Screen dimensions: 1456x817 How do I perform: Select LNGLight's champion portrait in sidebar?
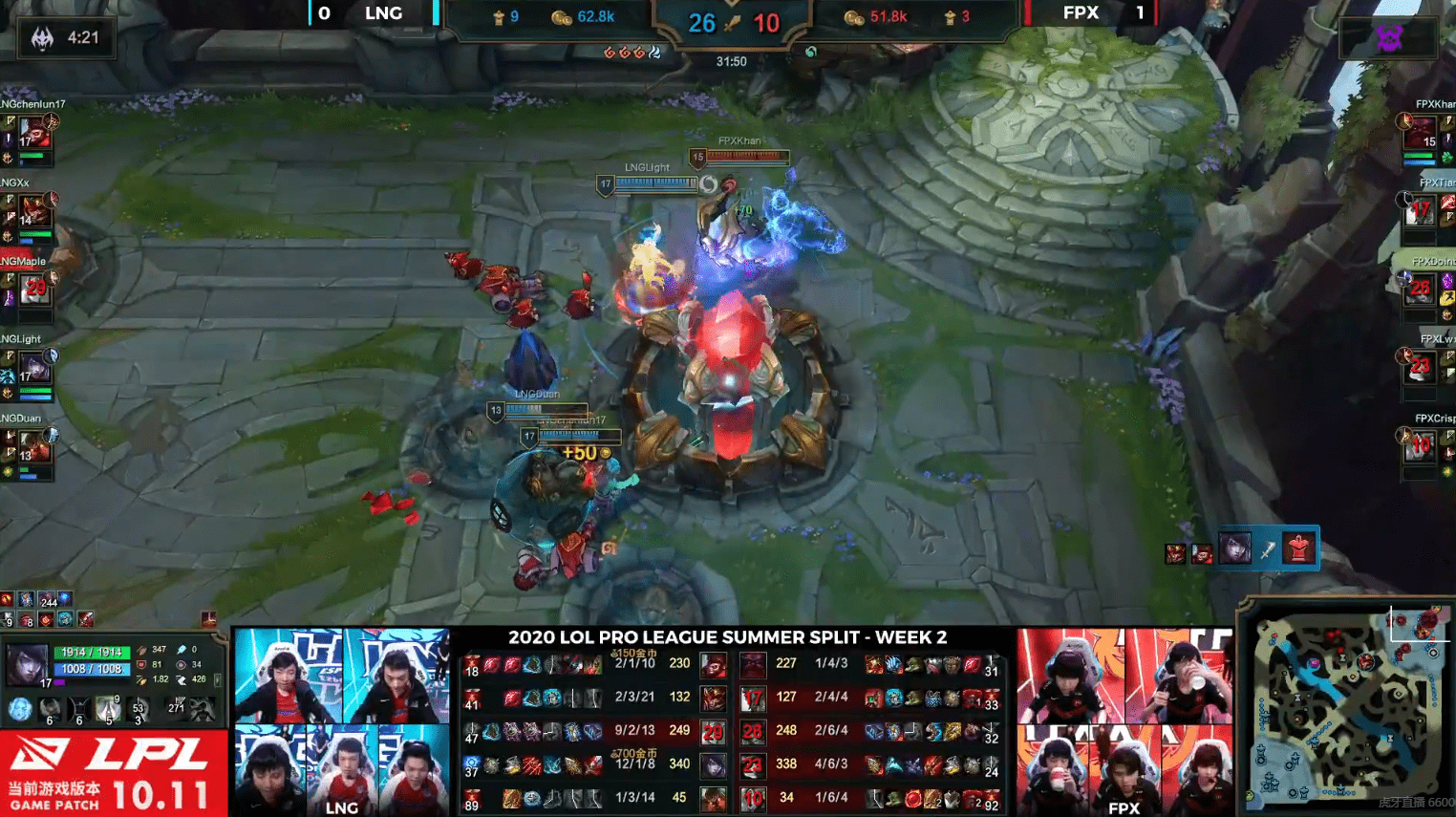tap(34, 368)
